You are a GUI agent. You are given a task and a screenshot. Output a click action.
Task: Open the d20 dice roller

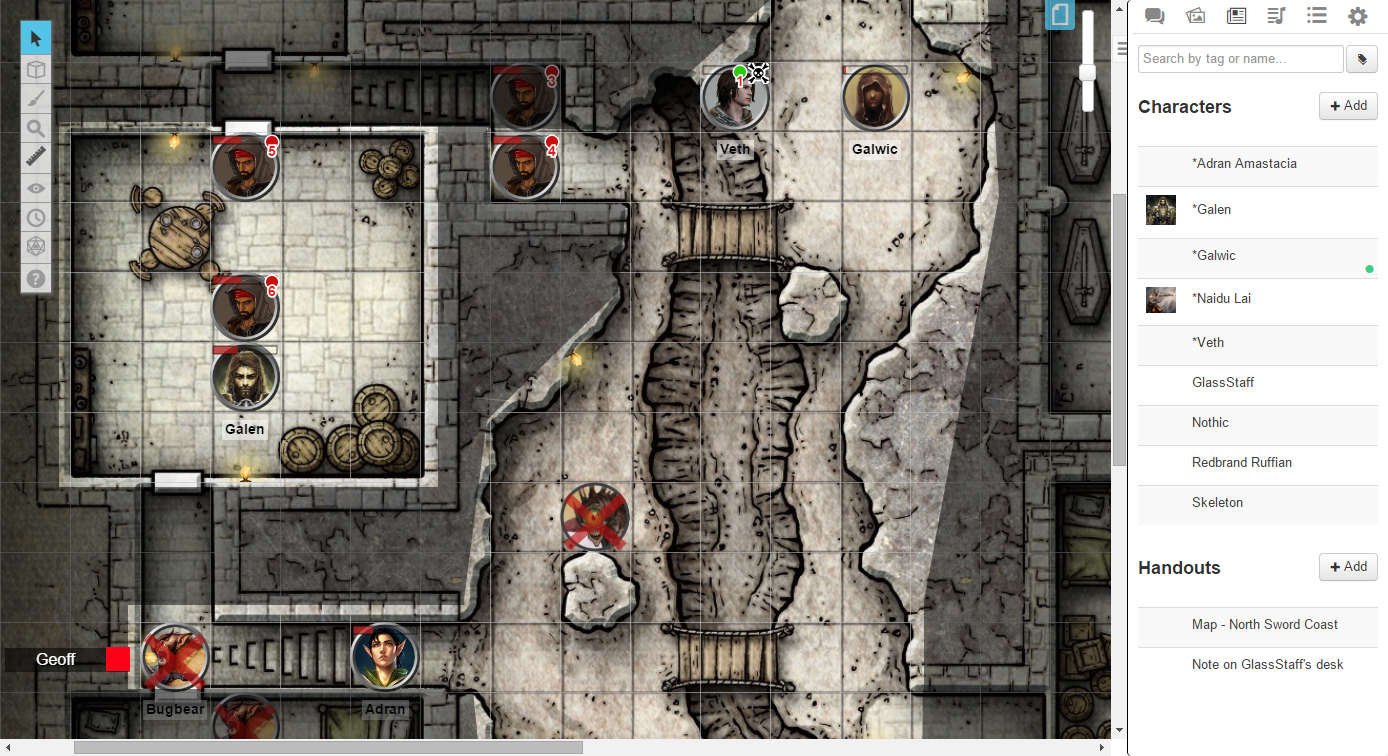[36, 246]
